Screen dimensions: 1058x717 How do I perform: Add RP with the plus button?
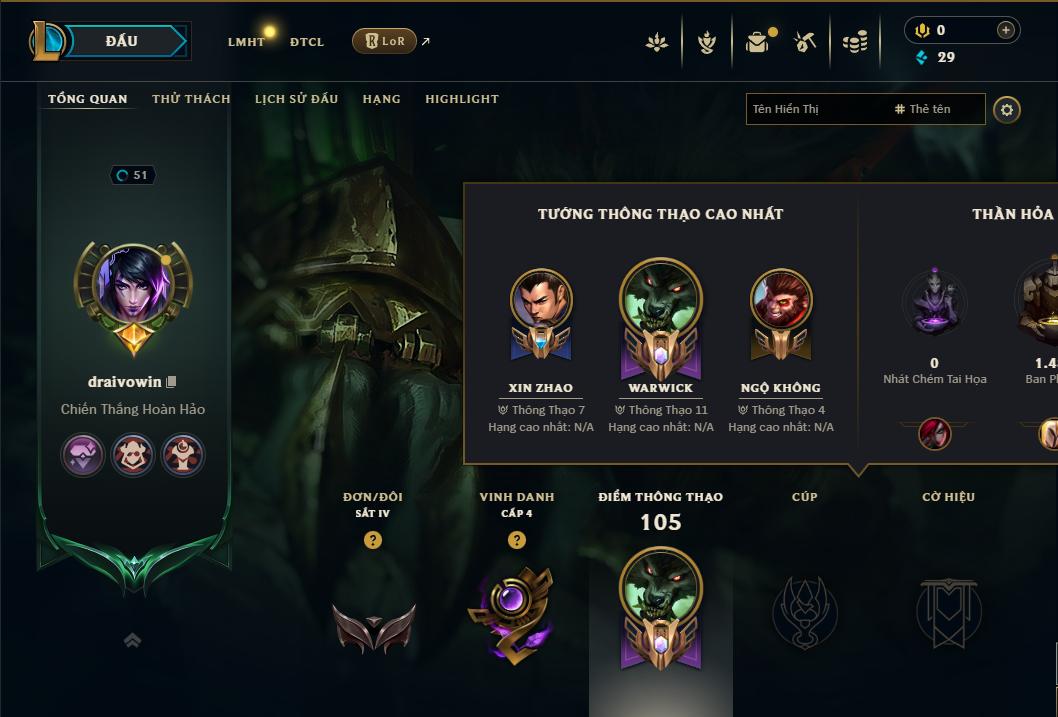1005,30
